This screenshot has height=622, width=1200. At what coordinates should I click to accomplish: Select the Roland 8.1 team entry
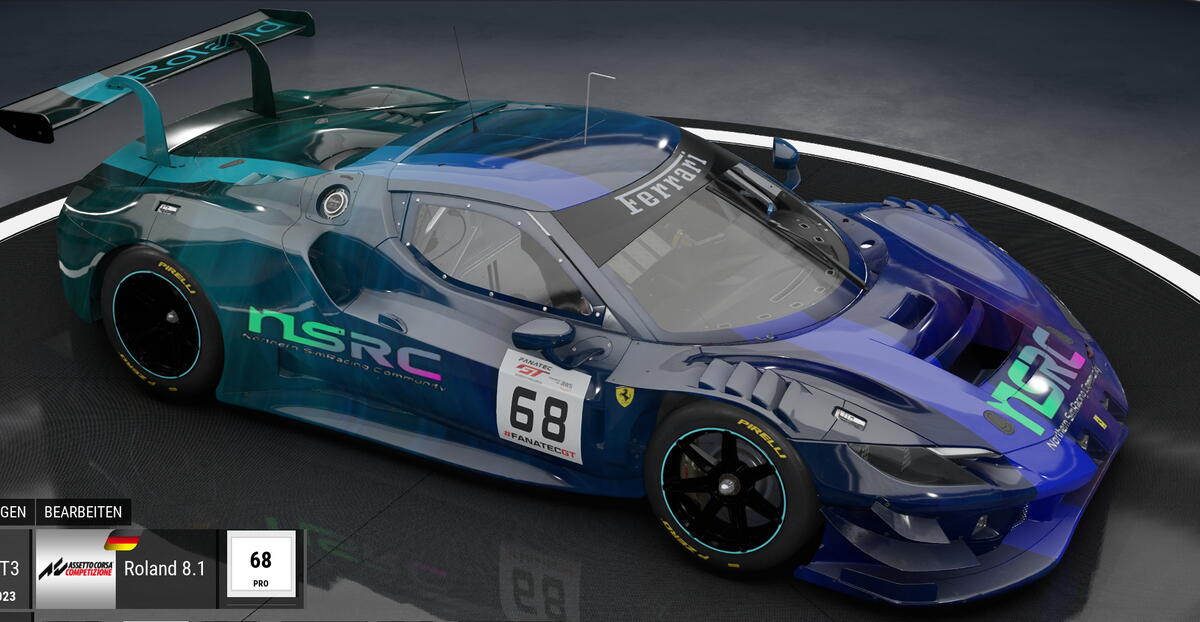click(x=164, y=568)
